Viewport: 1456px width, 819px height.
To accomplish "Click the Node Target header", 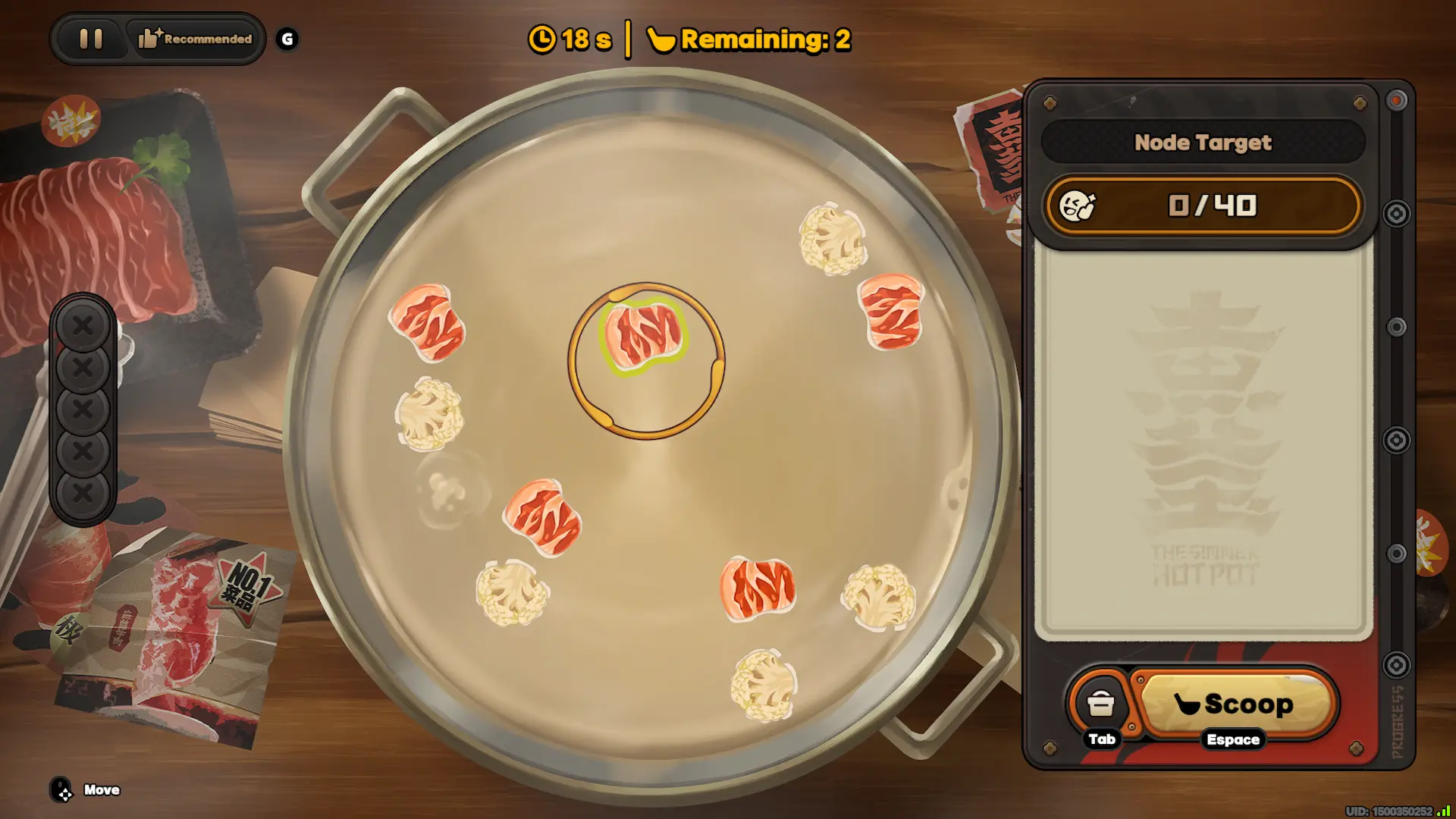I will [1203, 143].
